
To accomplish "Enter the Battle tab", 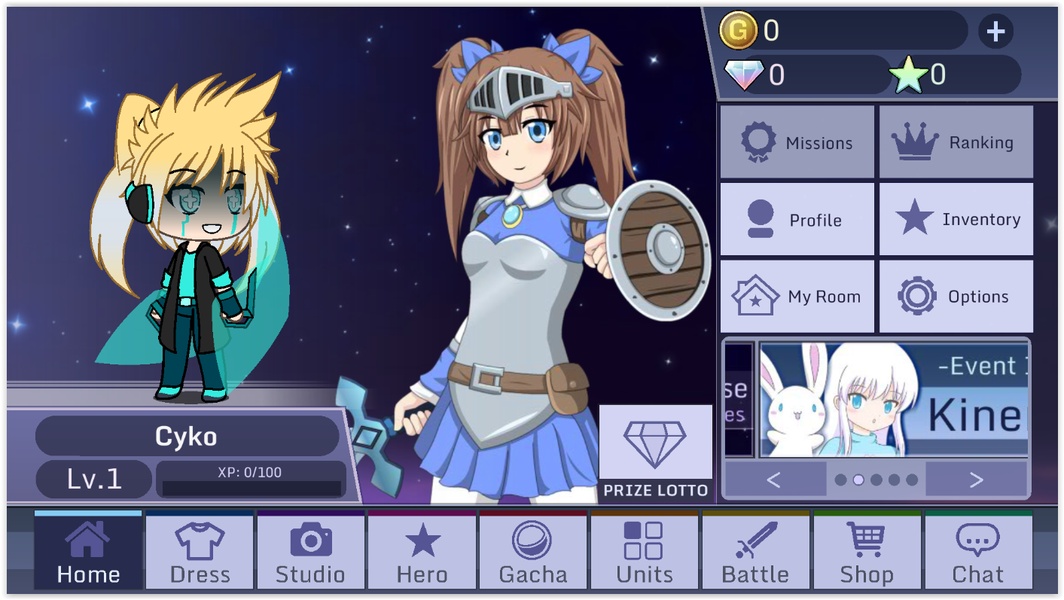I will point(755,552).
